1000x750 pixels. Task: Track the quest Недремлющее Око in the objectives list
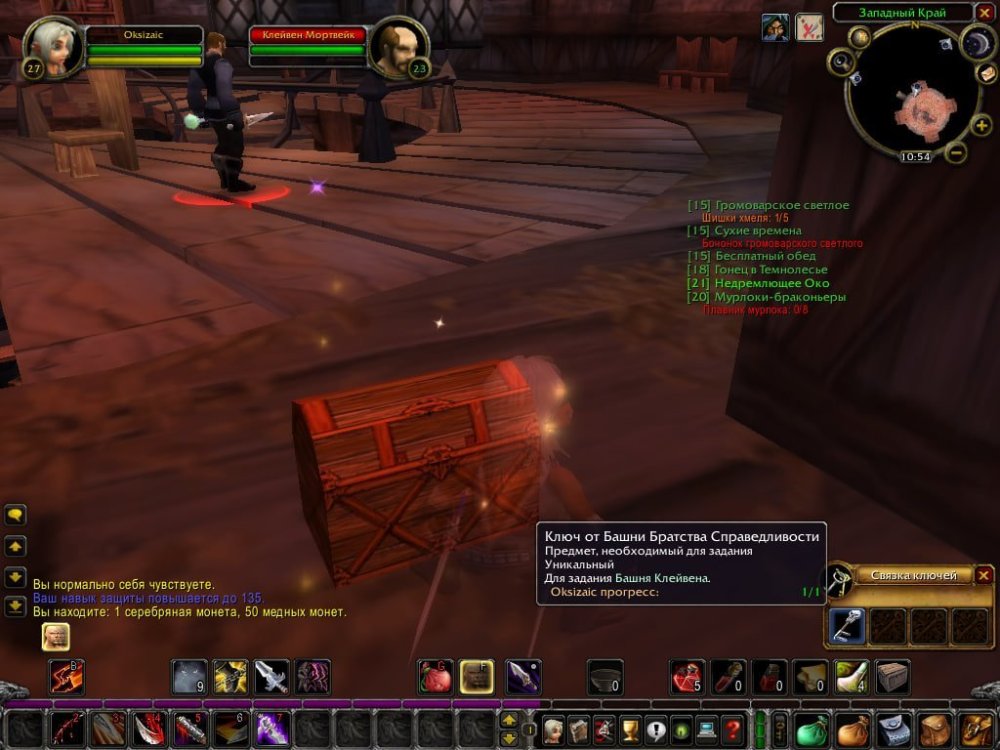[771, 283]
